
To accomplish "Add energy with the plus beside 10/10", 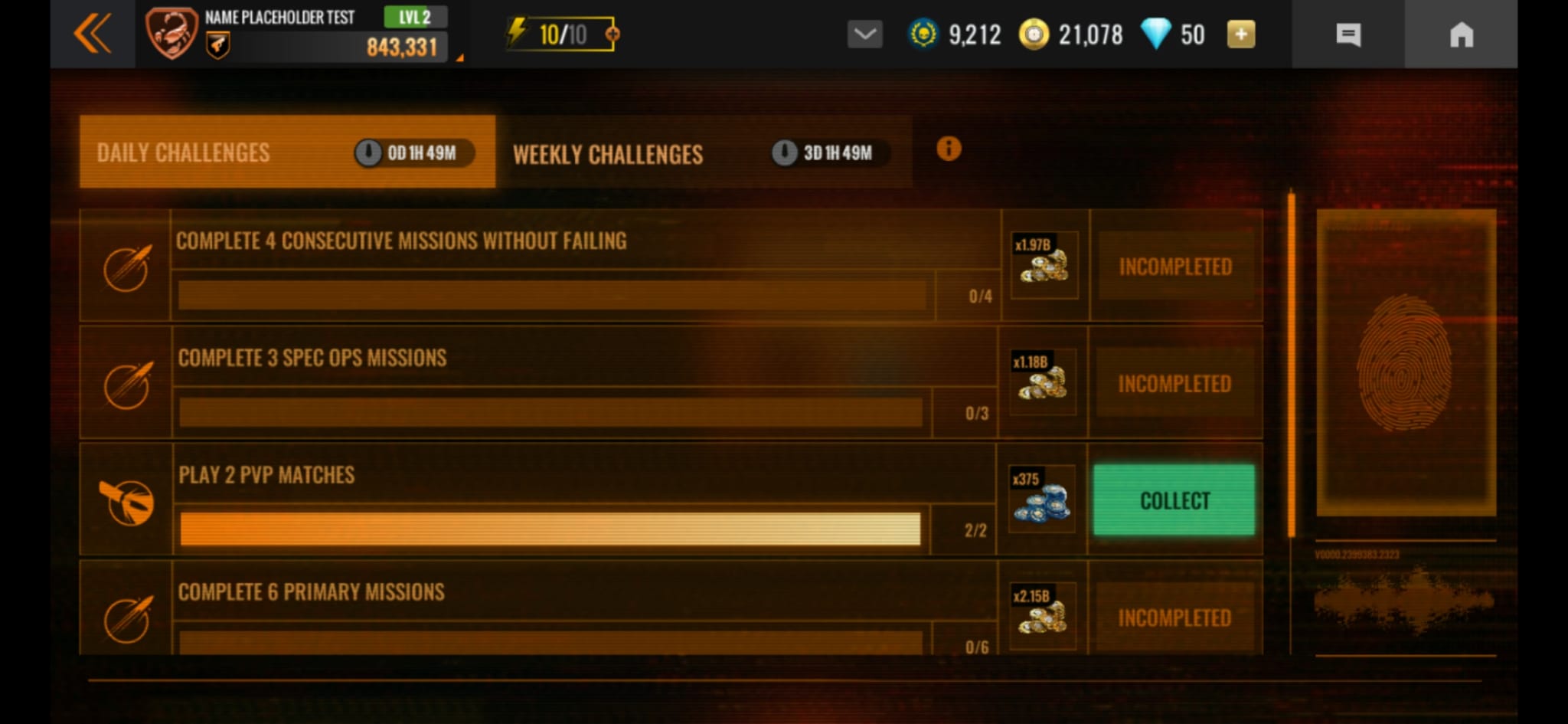I will click(x=612, y=34).
